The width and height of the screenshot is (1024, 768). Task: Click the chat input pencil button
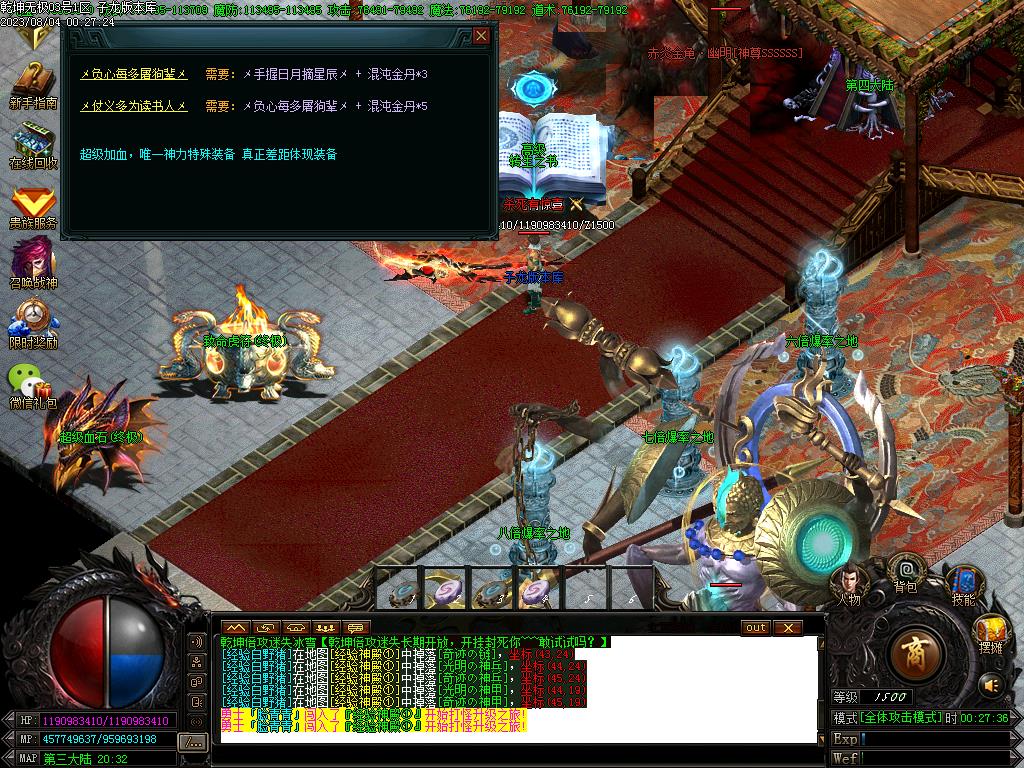pyautogui.click(x=192, y=741)
